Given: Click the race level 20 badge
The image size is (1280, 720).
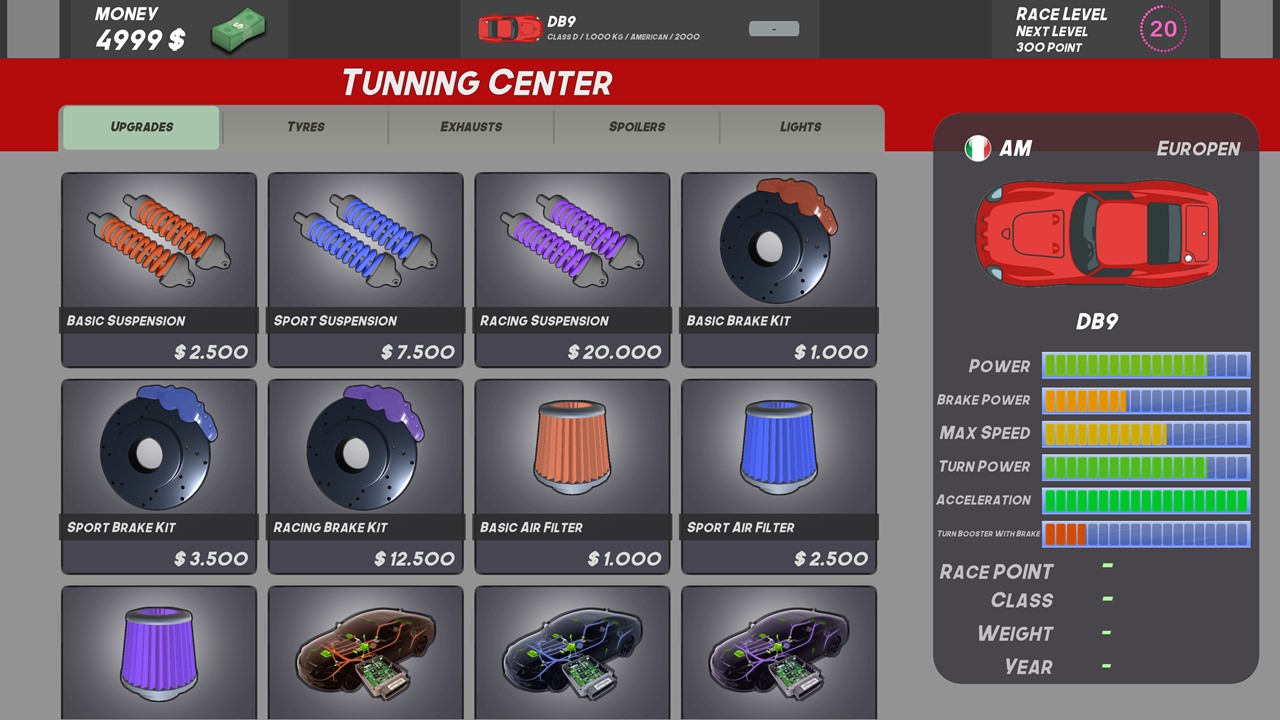Looking at the screenshot, I should click(x=1163, y=30).
